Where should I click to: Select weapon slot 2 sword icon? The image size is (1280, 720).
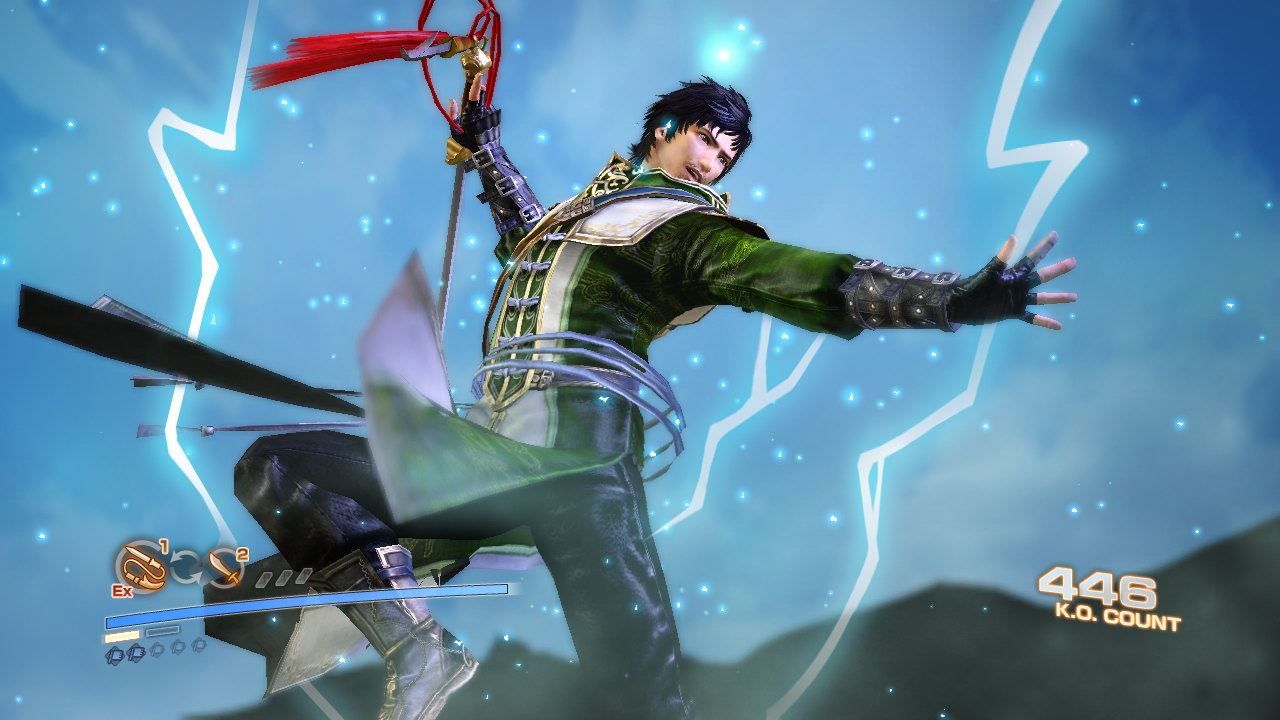(224, 570)
